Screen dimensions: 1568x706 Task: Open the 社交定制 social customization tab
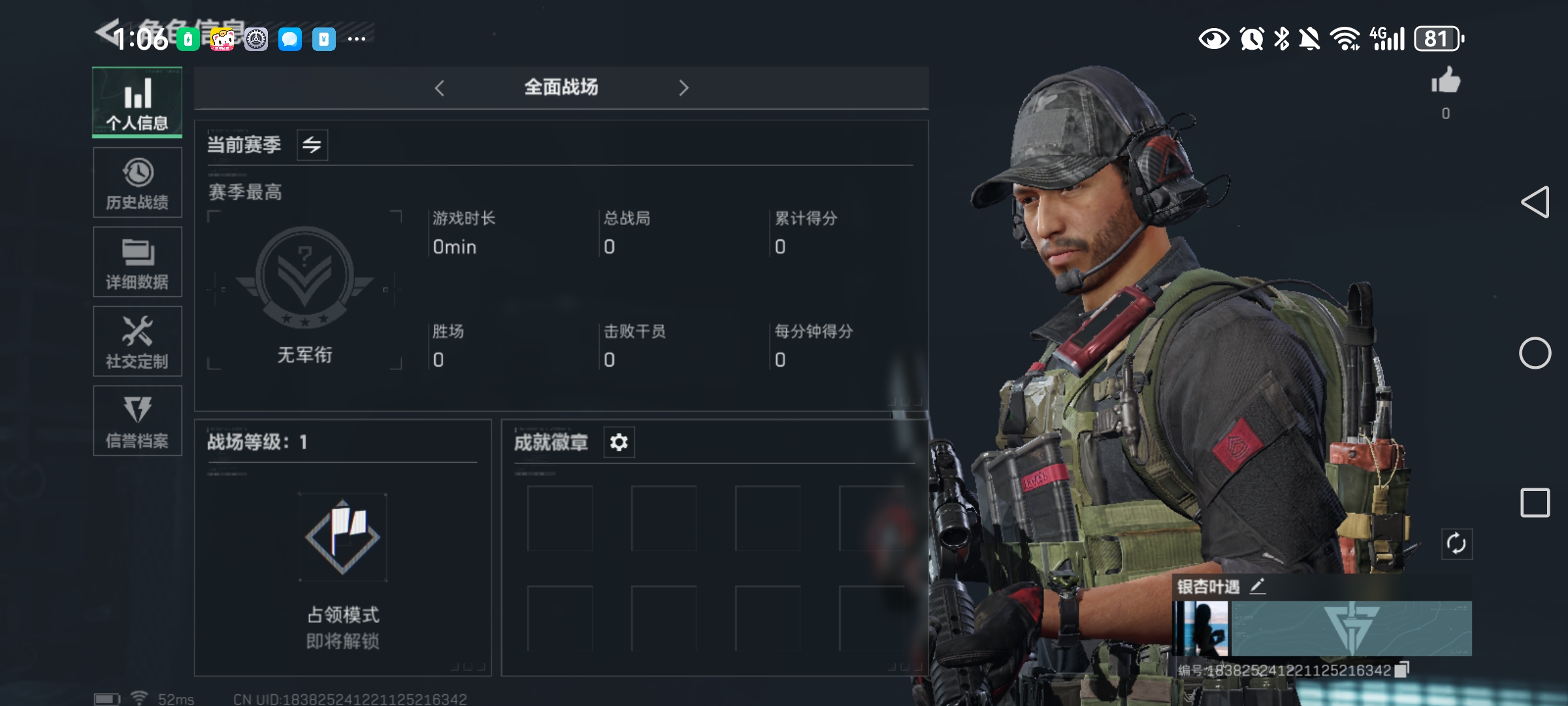(x=137, y=341)
